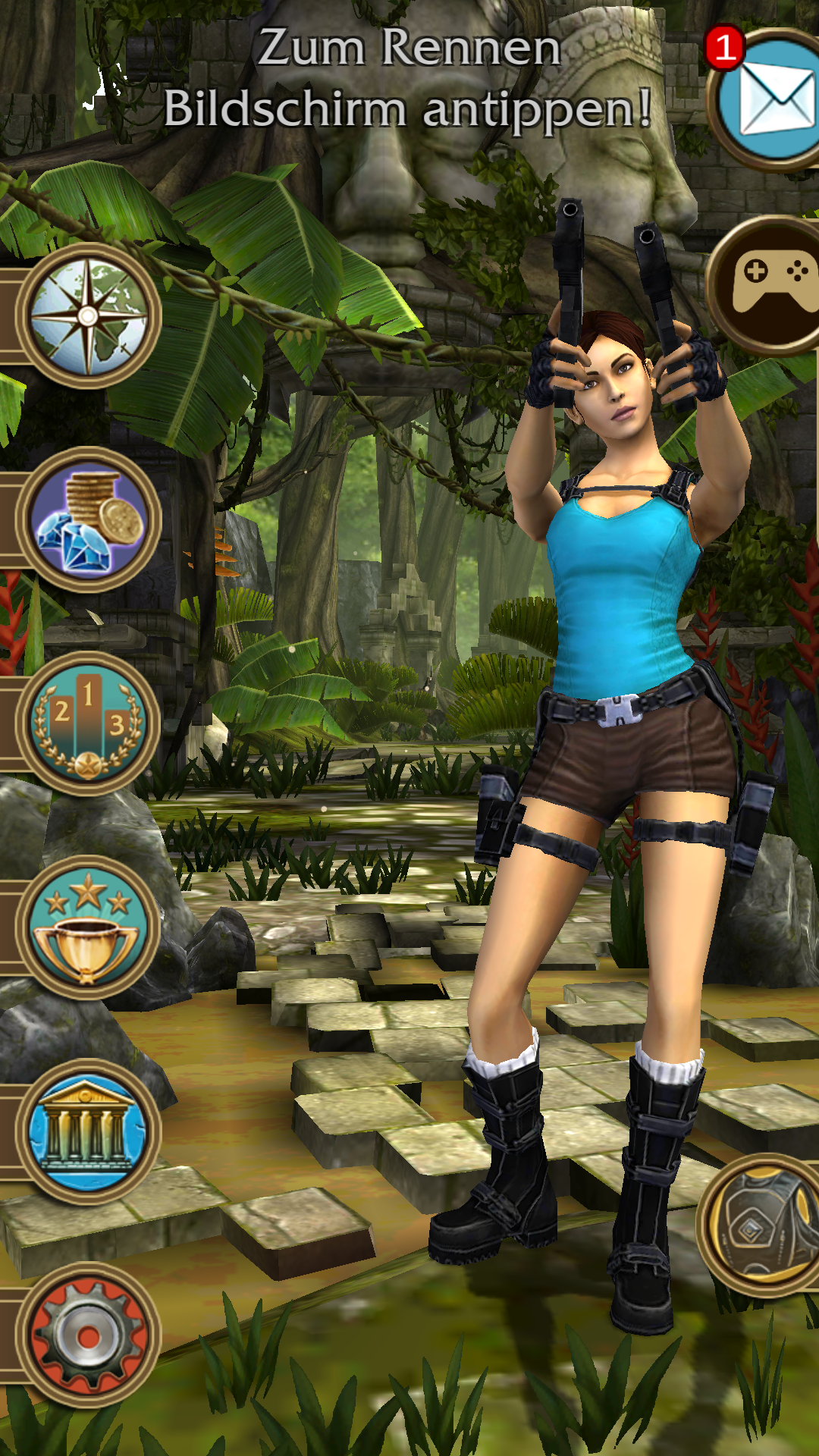819x1456 pixels.
Task: Open the trophy achievements menu
Action: tap(88, 927)
